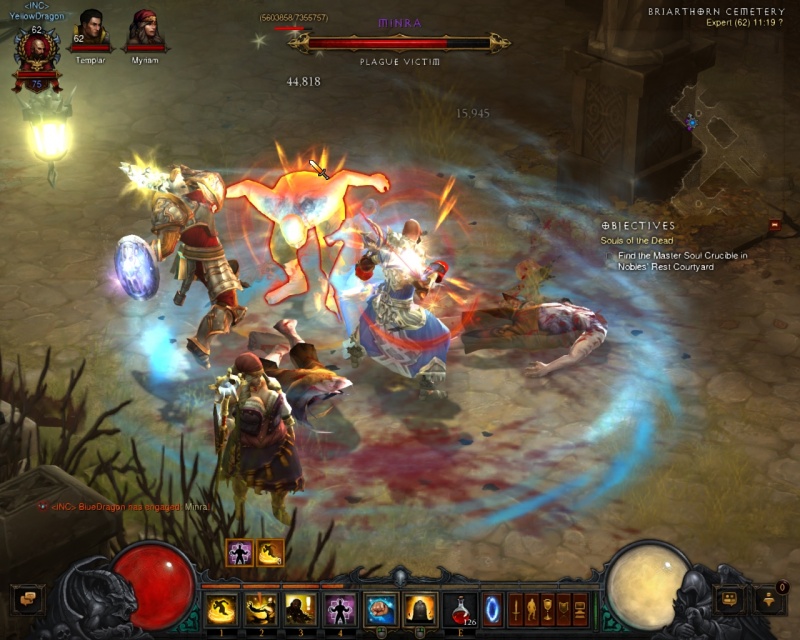
Task: Cast the purple figure skill in slot 4
Action: click(340, 608)
